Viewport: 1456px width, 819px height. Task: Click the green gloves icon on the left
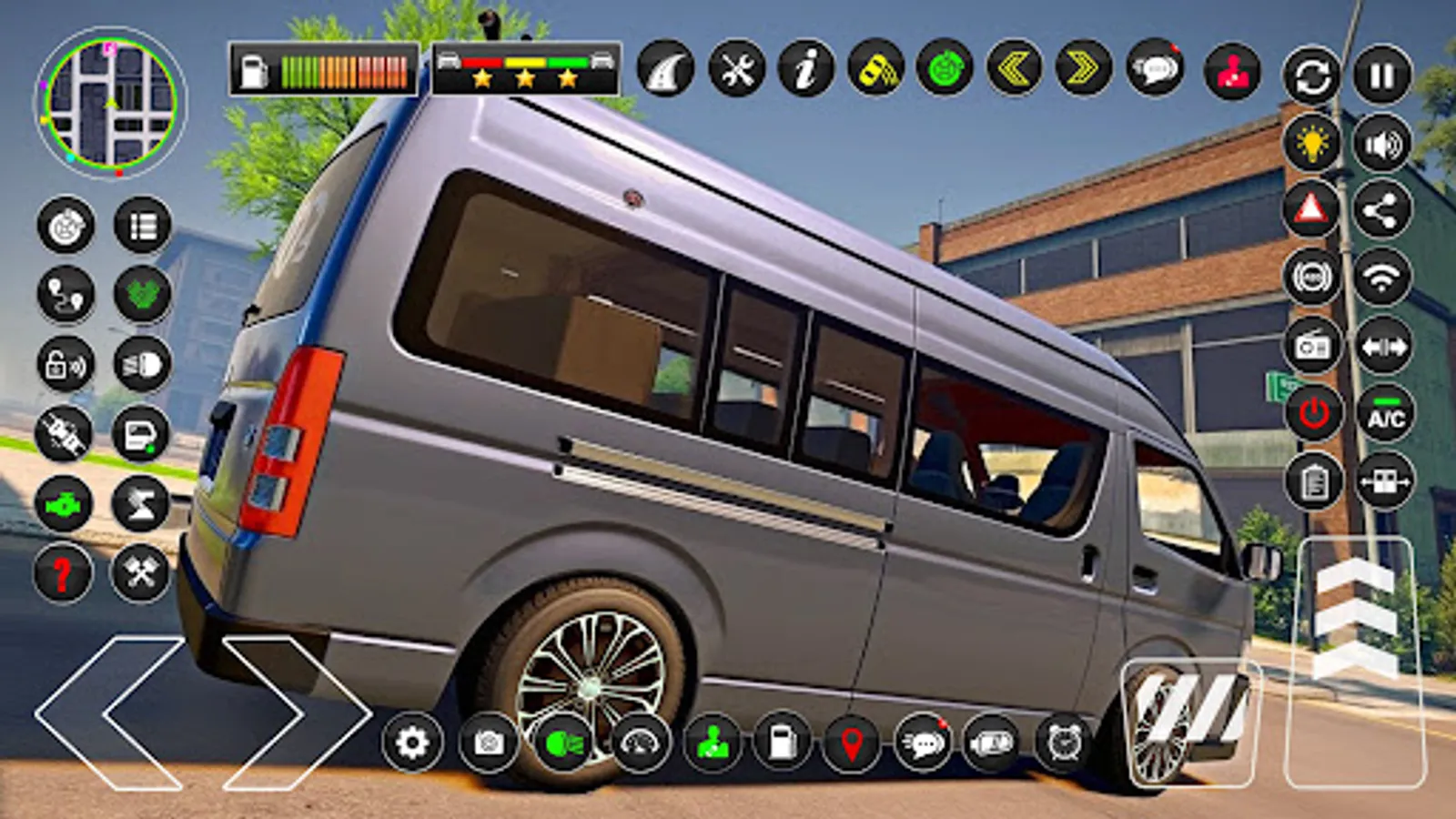[x=141, y=294]
